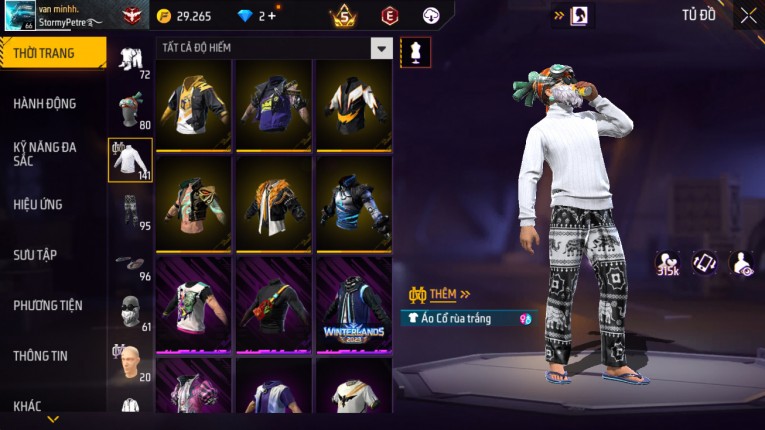Image resolution: width=765 pixels, height=430 pixels.
Task: Show the Thông Tin section
Action: (x=41, y=355)
